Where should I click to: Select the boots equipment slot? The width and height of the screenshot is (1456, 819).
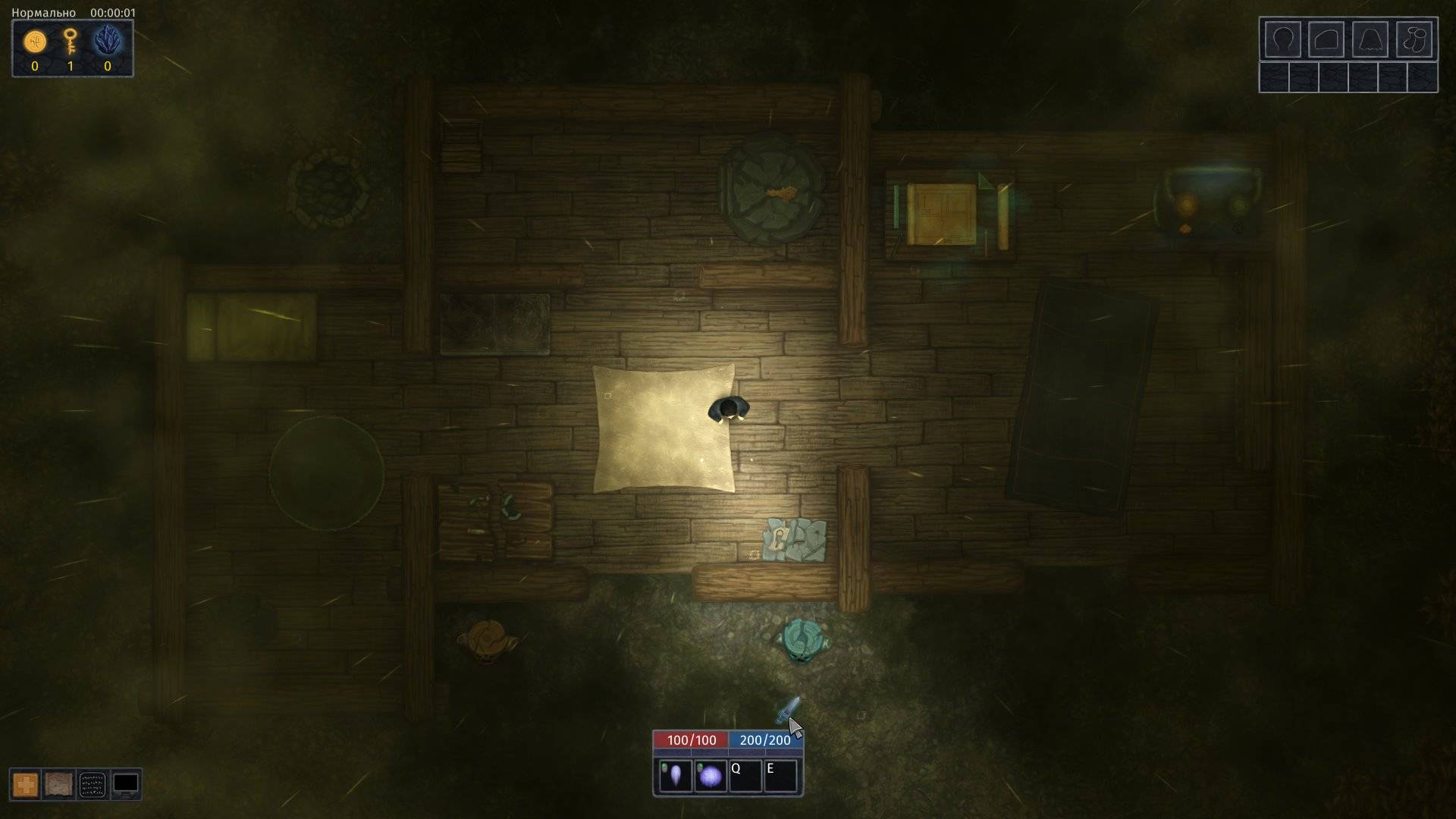[x=1414, y=39]
